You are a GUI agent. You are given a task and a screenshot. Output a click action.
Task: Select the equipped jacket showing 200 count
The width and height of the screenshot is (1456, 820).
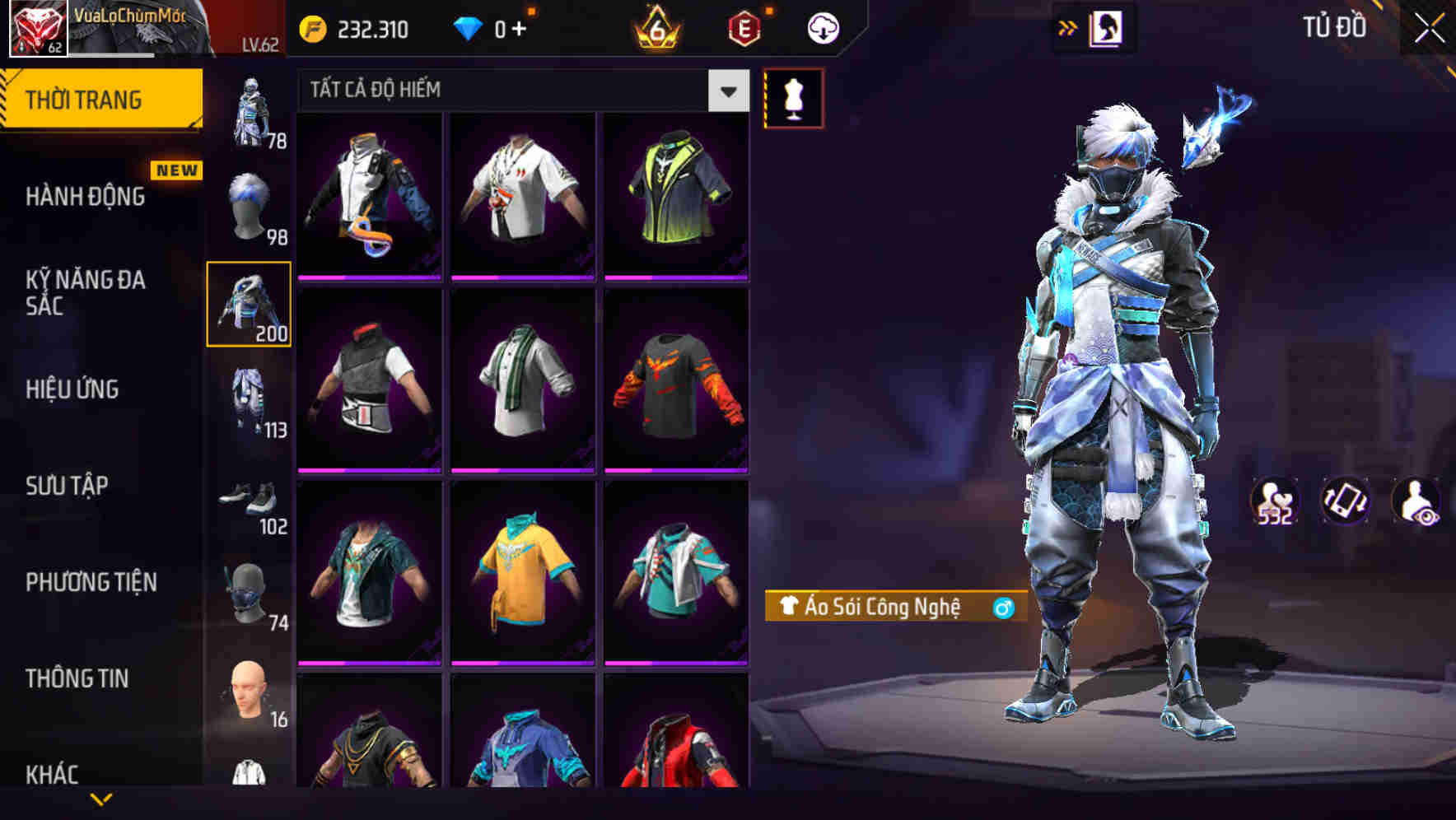(248, 305)
